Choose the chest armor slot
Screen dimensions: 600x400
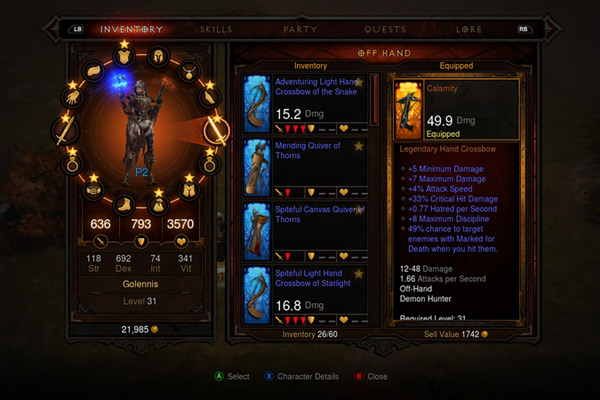point(124,57)
